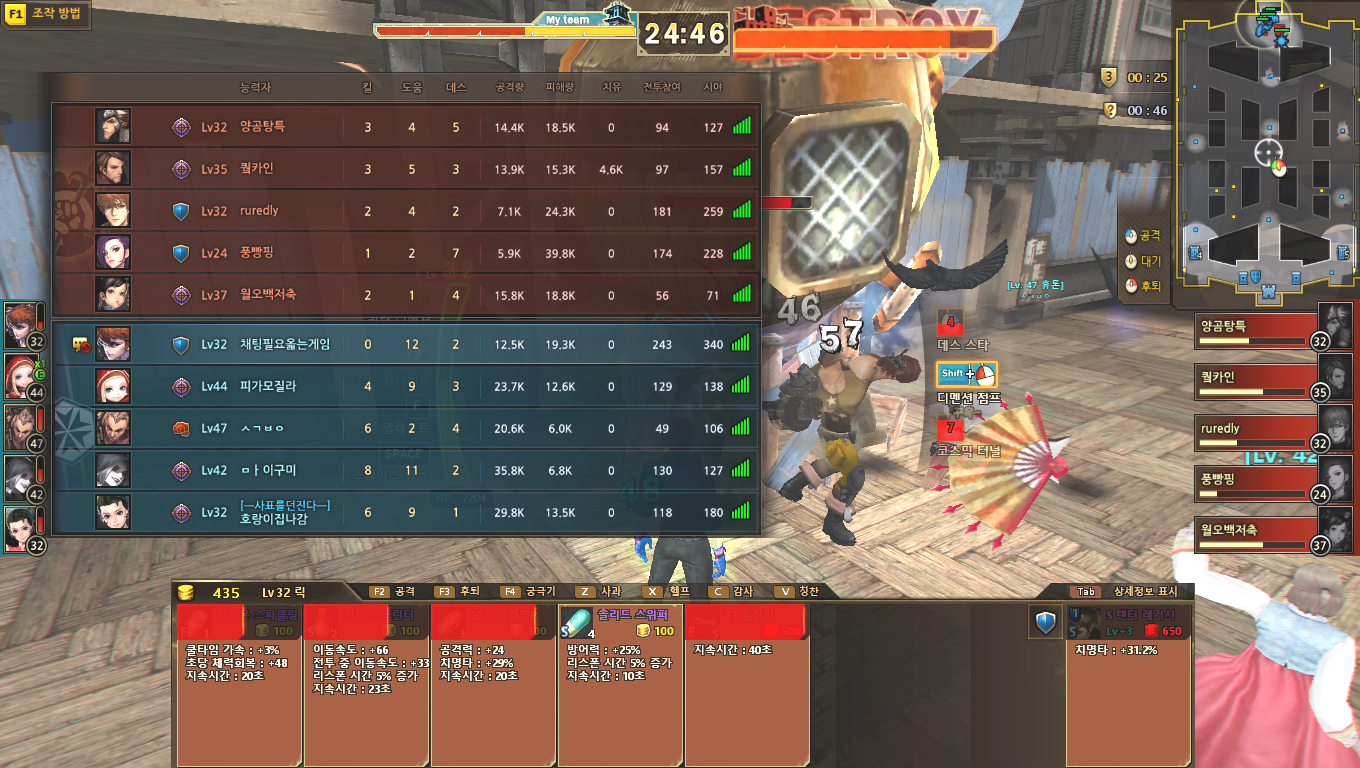
Task: Select the 퀵카인 scoreboard row
Action: 405,169
